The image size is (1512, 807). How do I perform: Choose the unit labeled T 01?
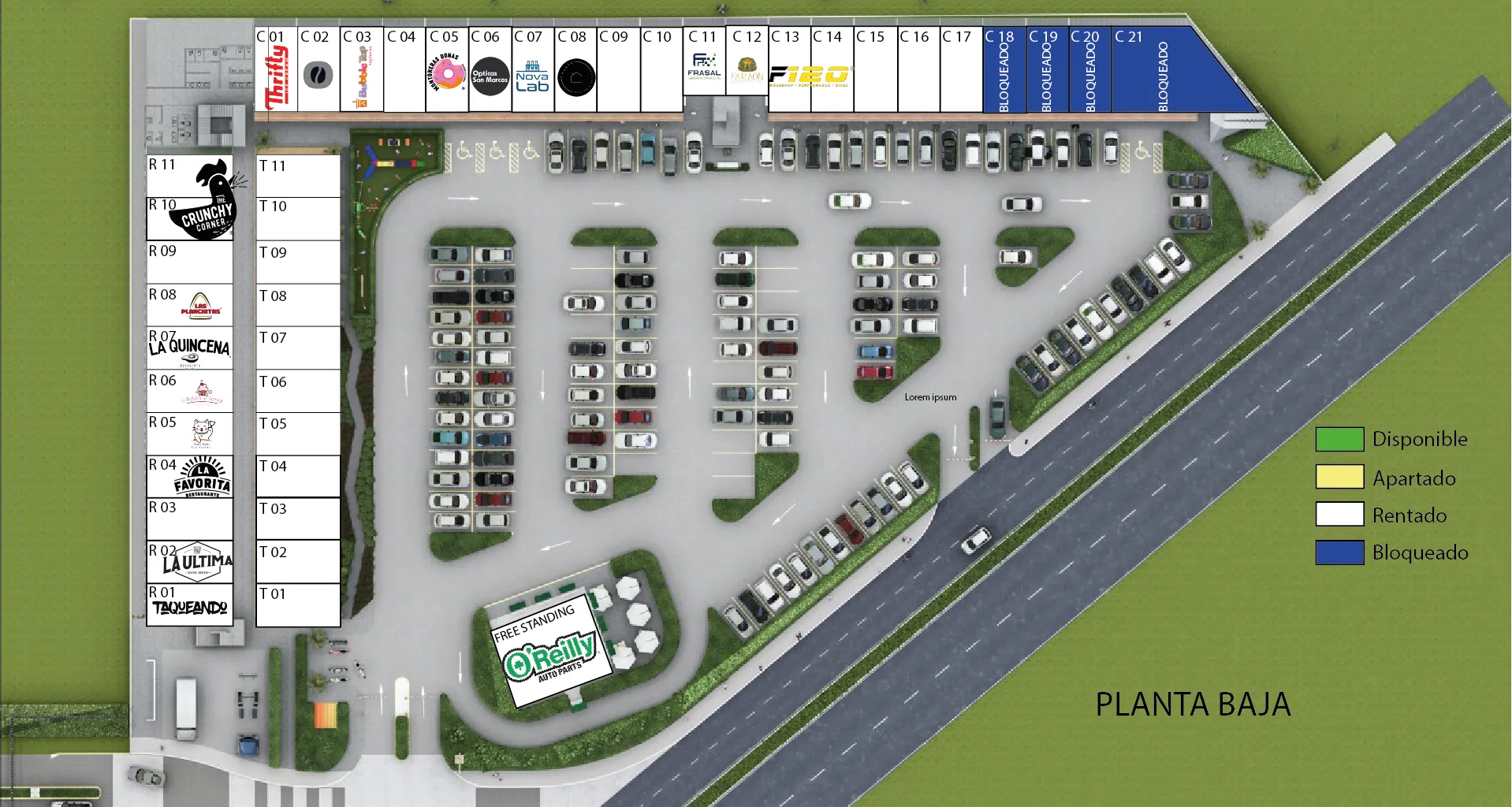(298, 604)
